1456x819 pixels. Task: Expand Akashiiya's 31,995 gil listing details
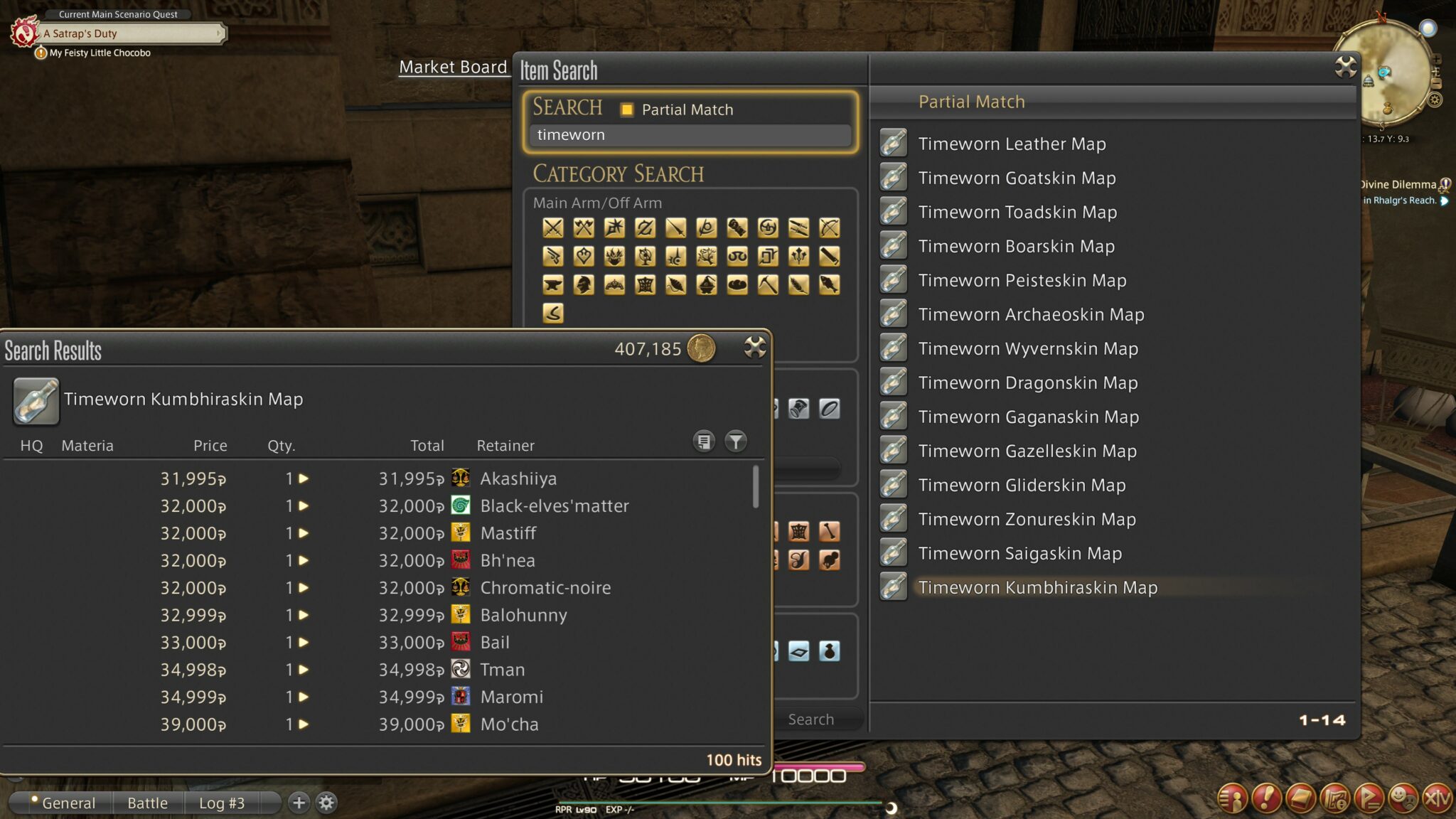[x=306, y=478]
